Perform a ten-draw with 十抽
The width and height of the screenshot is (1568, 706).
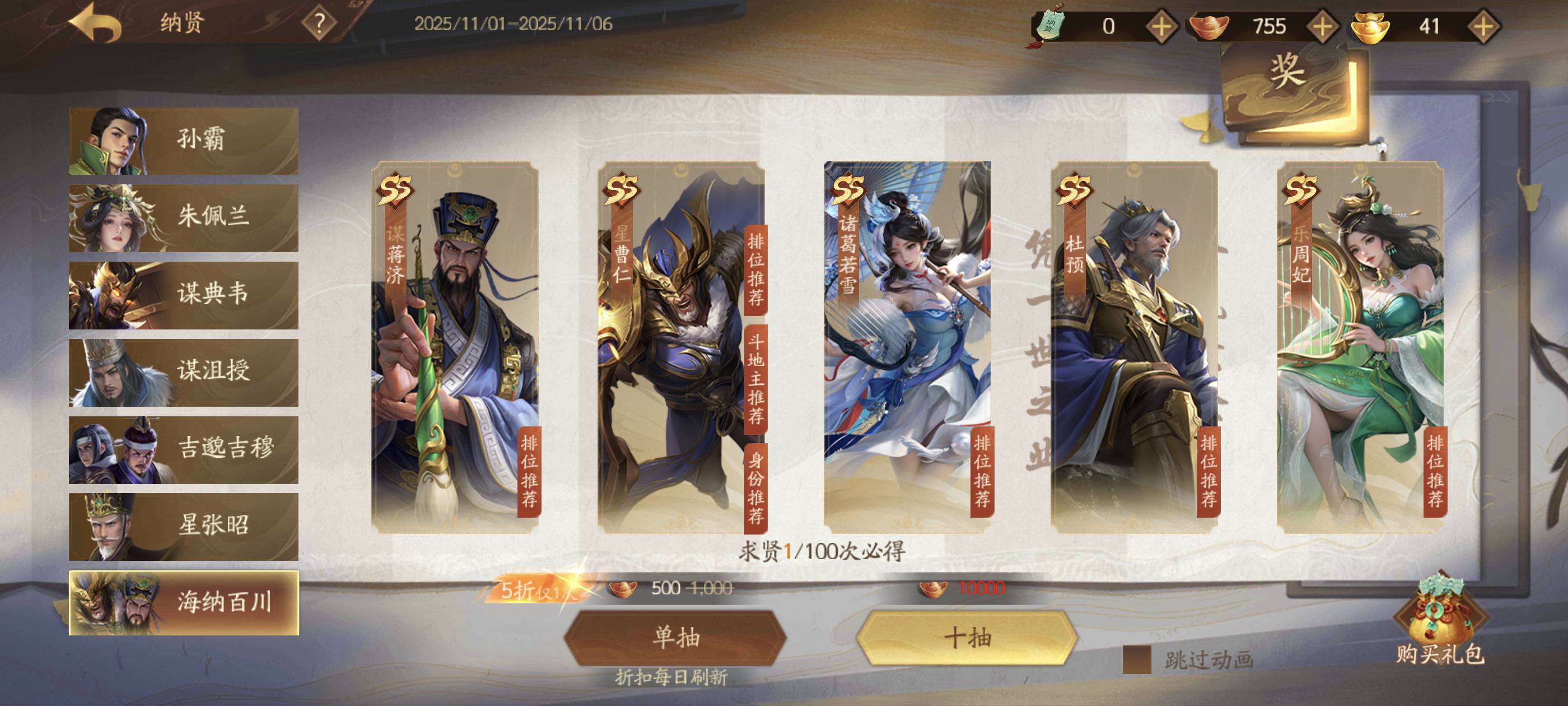point(967,638)
